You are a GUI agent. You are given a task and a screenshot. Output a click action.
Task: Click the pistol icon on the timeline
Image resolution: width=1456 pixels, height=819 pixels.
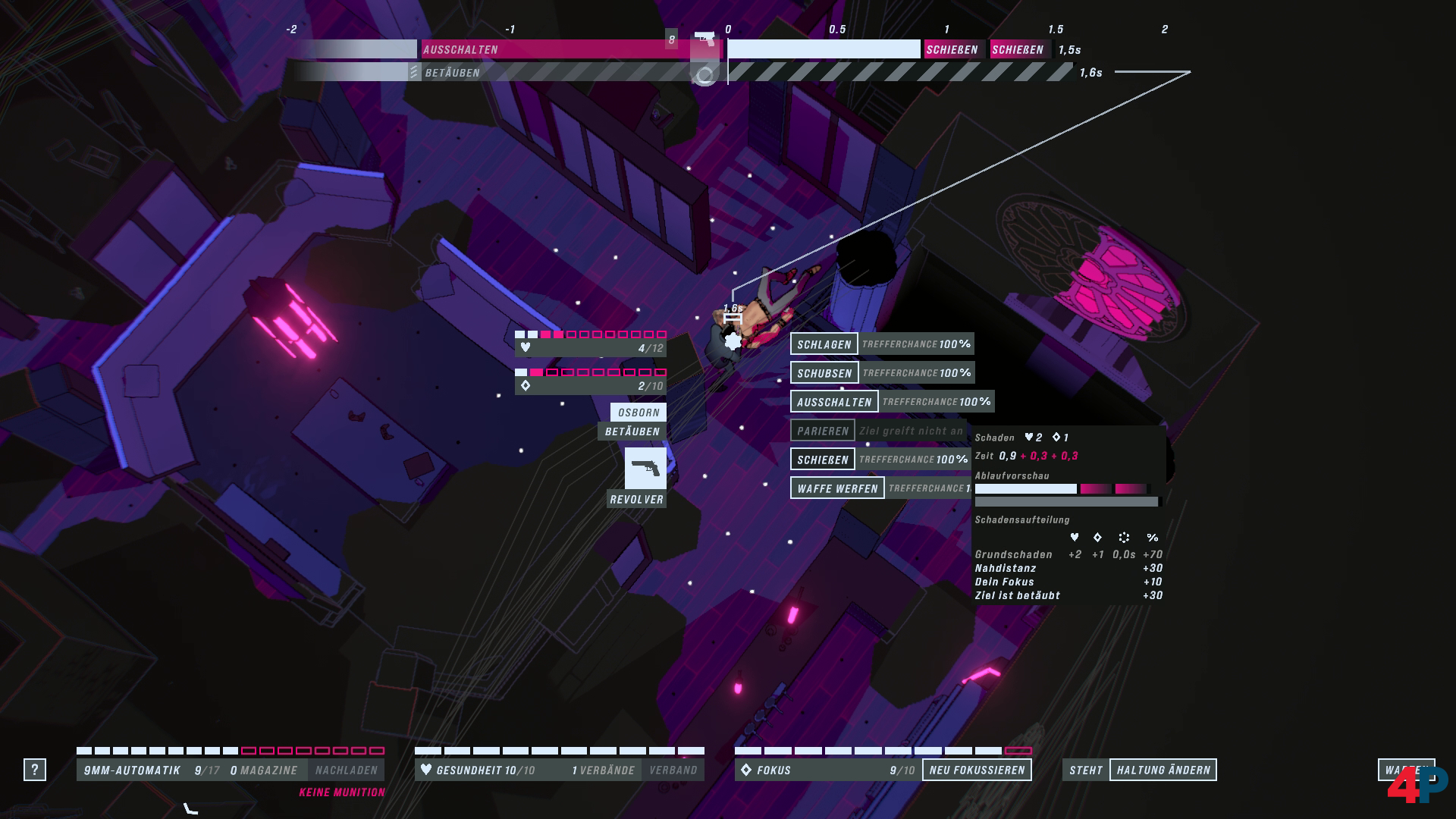click(704, 39)
